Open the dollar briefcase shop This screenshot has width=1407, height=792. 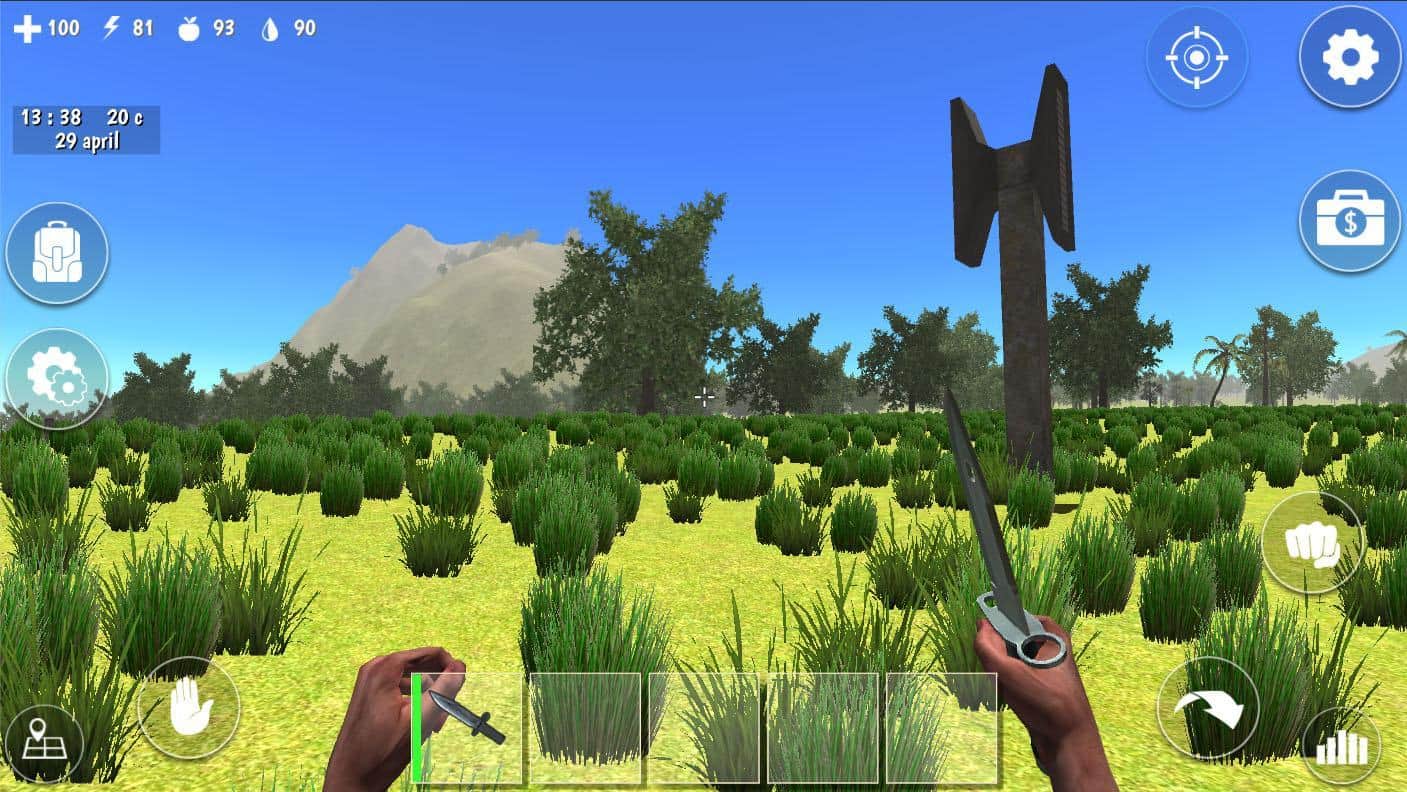1350,221
